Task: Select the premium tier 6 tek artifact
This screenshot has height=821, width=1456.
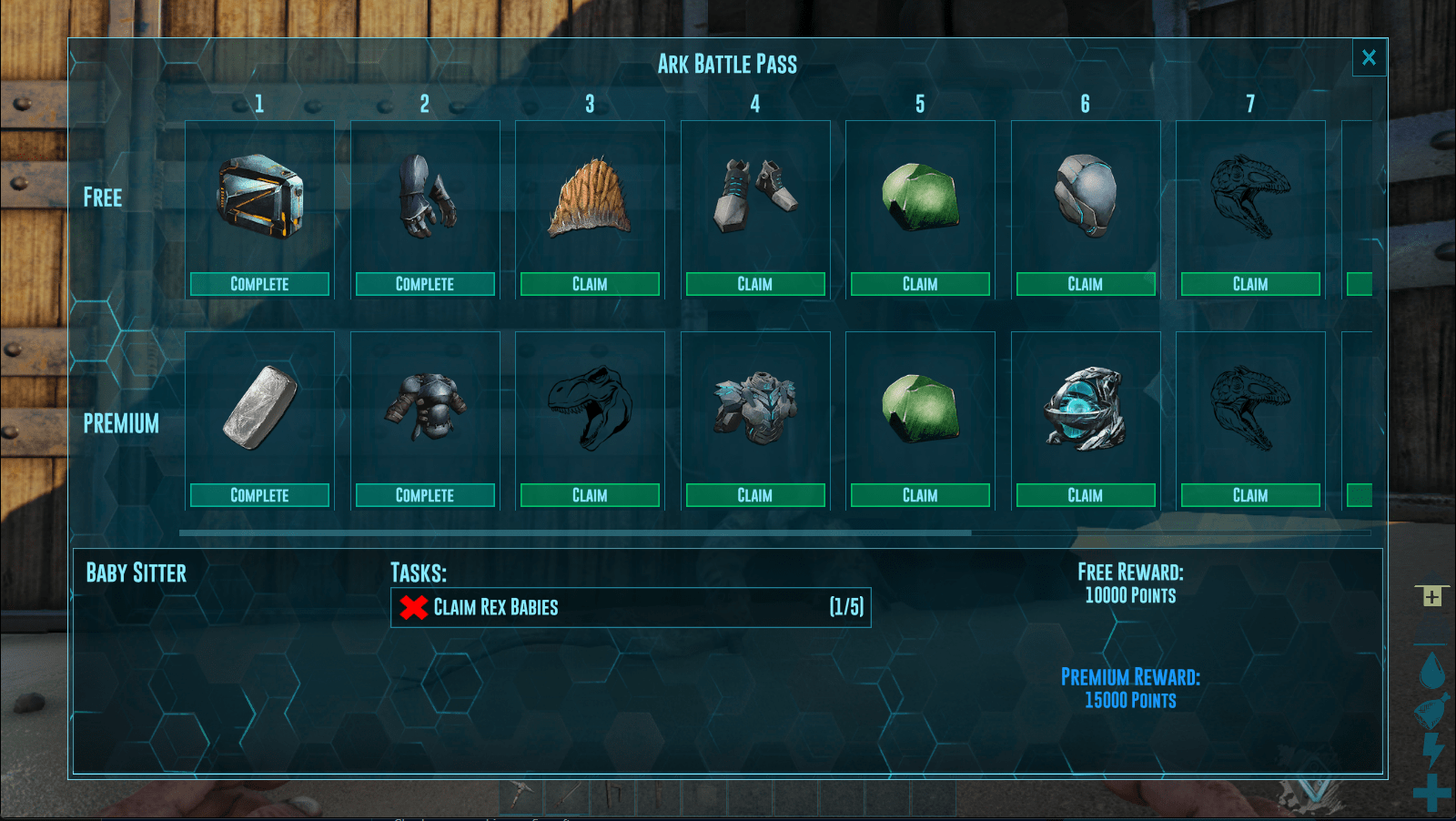Action: pyautogui.click(x=1085, y=408)
